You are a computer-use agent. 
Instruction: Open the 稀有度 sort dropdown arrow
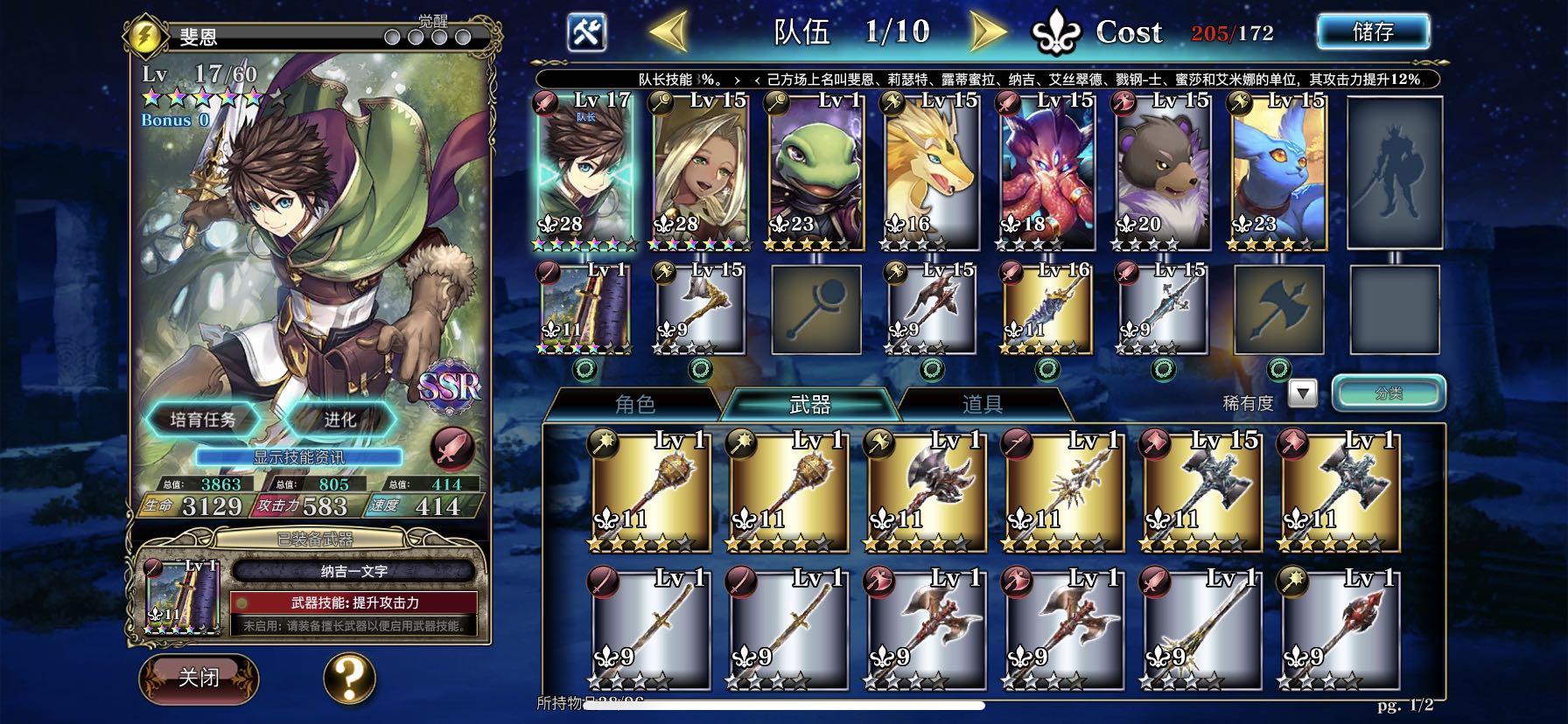click(1303, 393)
